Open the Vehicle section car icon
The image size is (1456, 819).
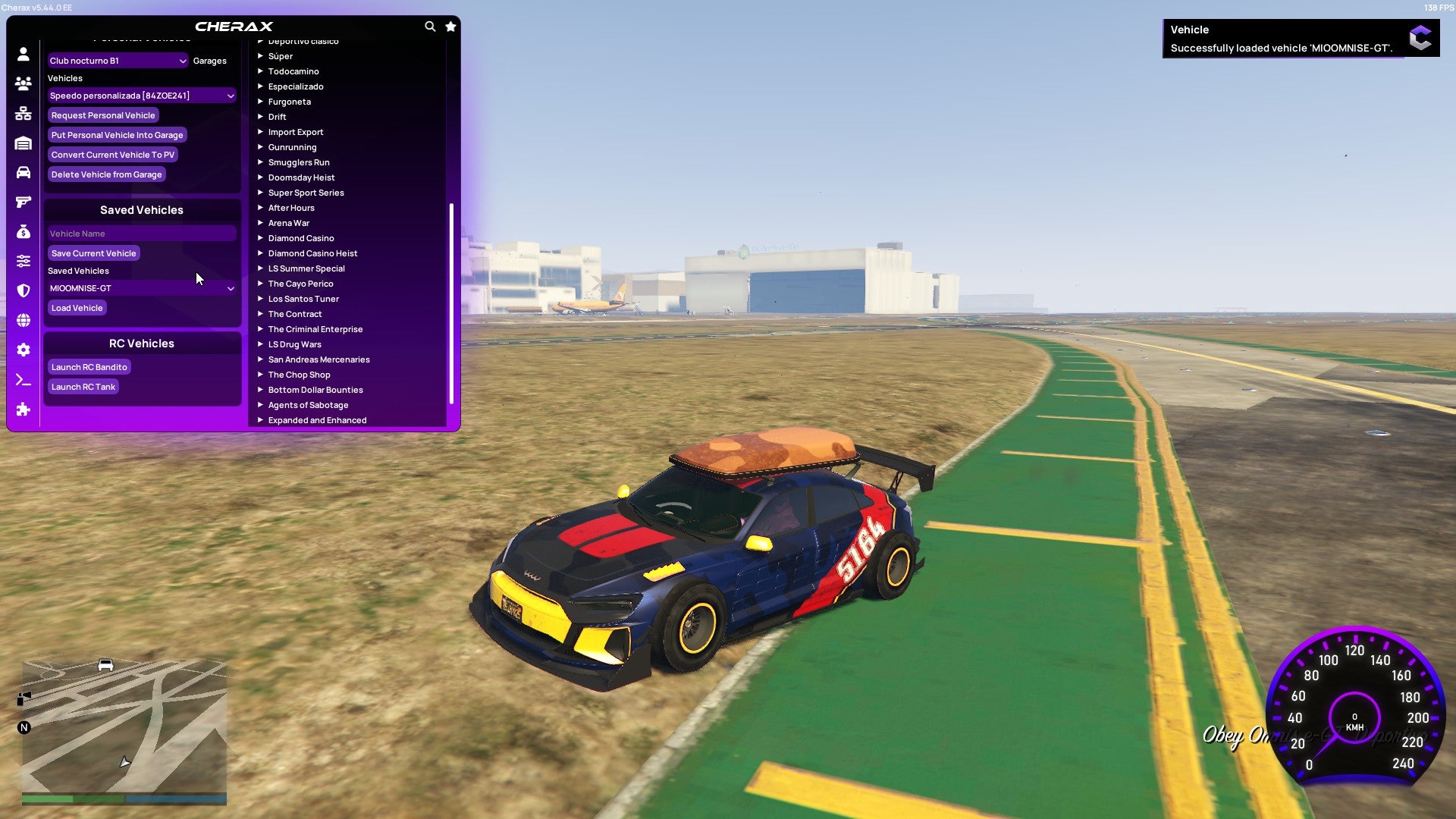(x=23, y=173)
